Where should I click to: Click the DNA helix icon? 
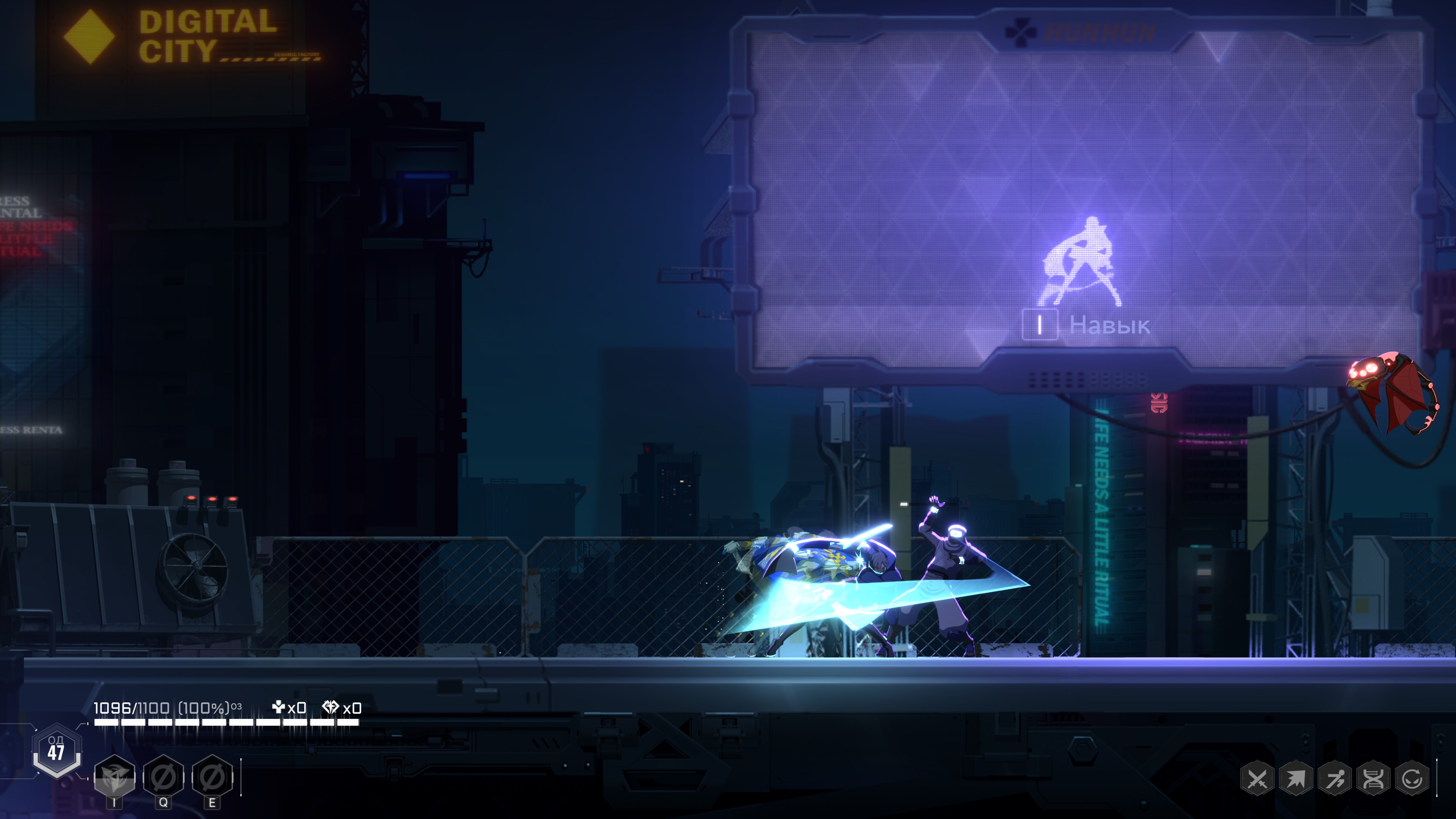pyautogui.click(x=1373, y=780)
